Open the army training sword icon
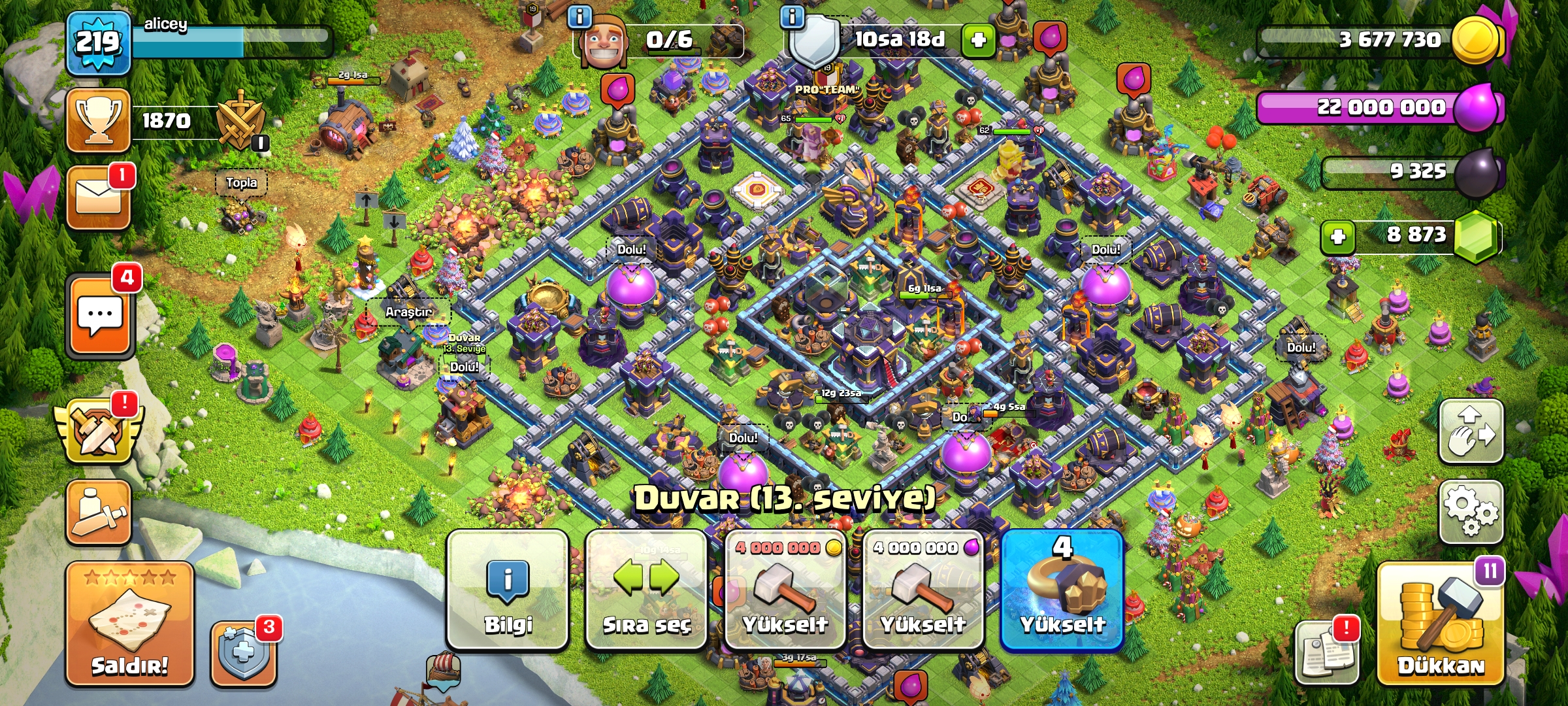The height and width of the screenshot is (706, 1568). 98,513
